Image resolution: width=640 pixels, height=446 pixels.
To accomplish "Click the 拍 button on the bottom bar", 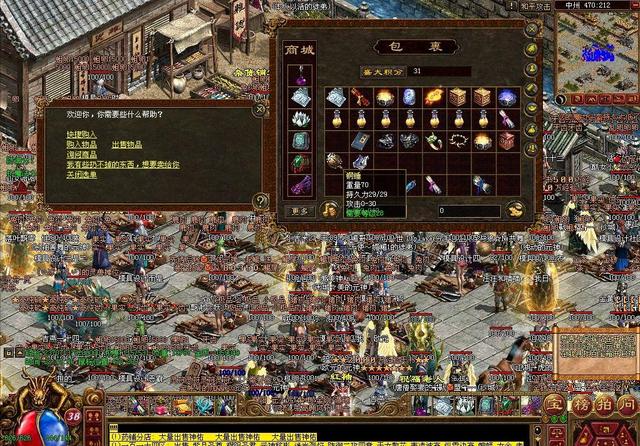I will (x=603, y=407).
